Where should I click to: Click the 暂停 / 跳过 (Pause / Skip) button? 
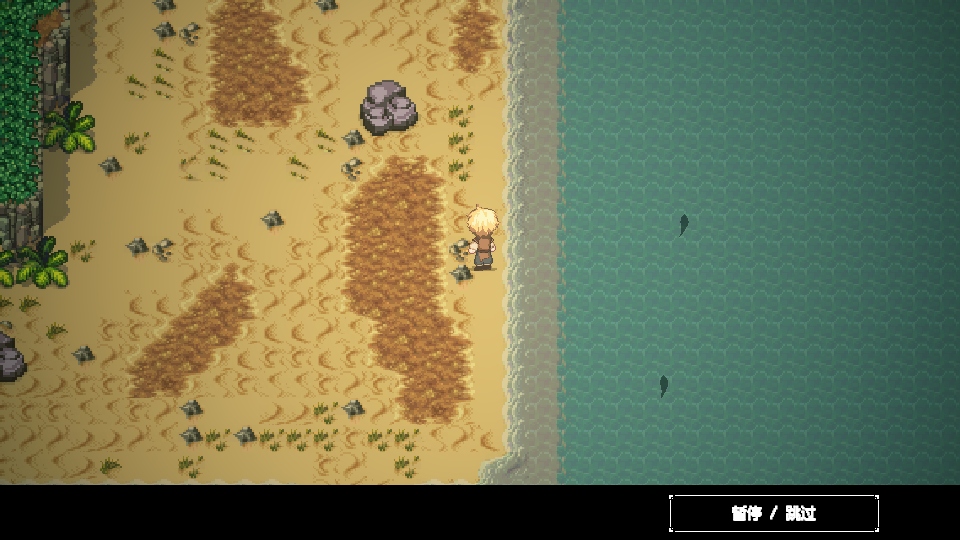point(774,513)
